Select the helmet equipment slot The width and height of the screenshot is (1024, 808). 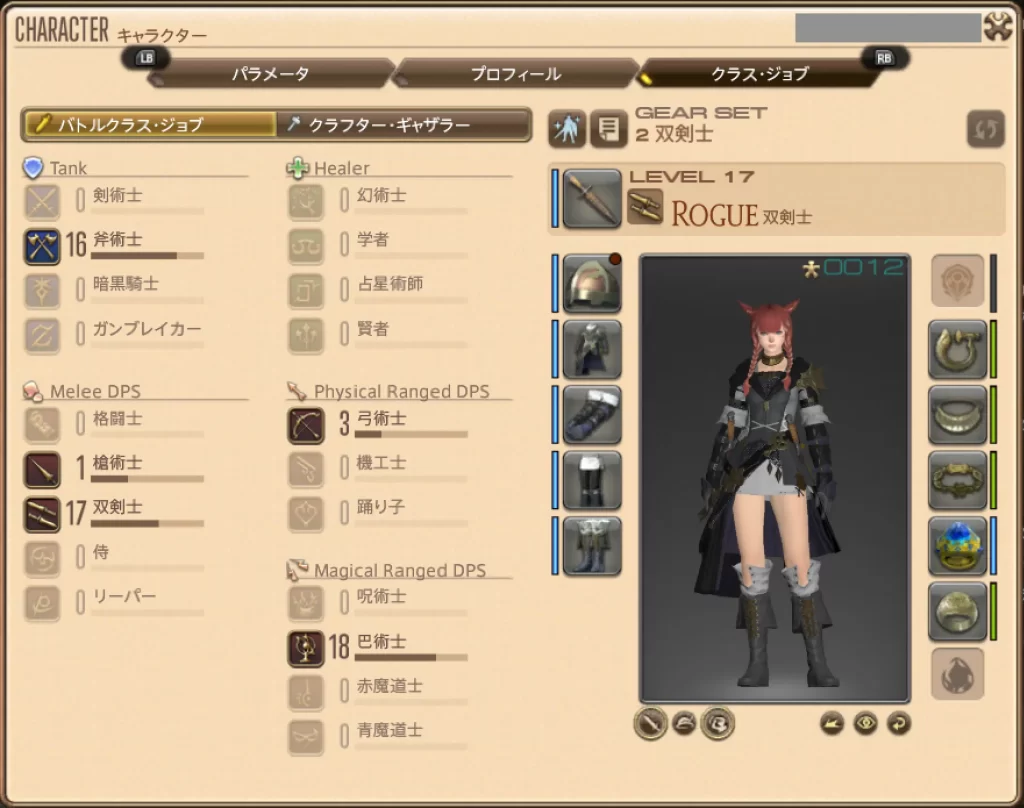(592, 284)
